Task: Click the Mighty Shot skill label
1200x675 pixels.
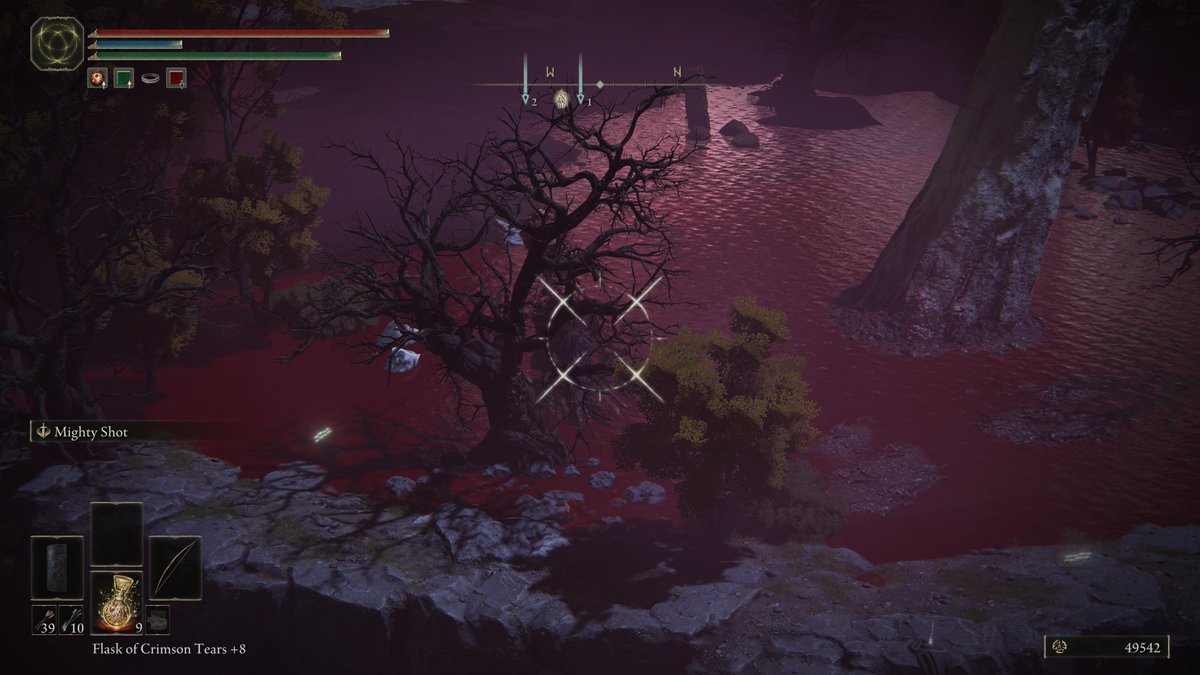Action: pyautogui.click(x=90, y=432)
